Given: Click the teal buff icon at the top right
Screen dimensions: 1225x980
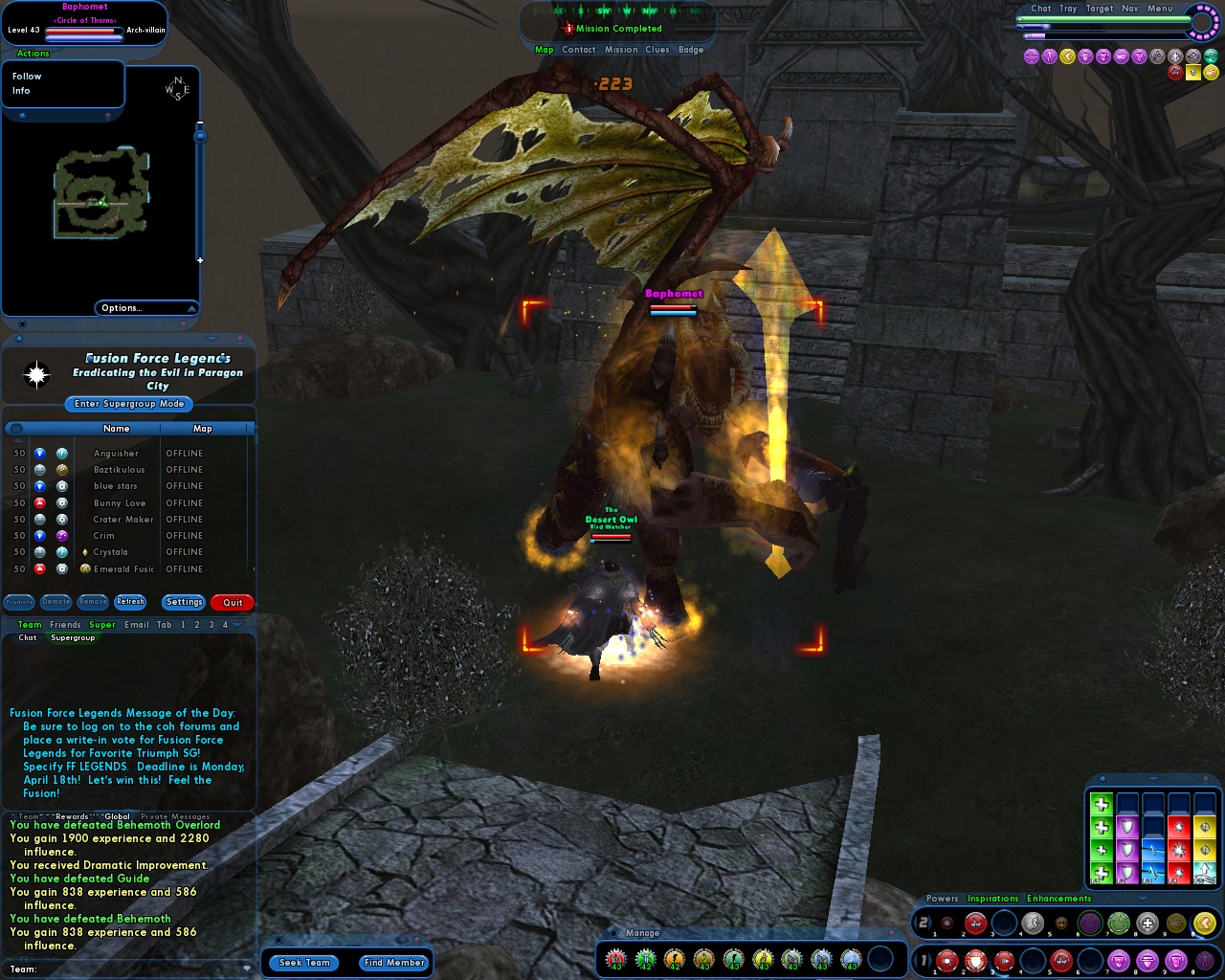Looking at the screenshot, I should [1214, 56].
